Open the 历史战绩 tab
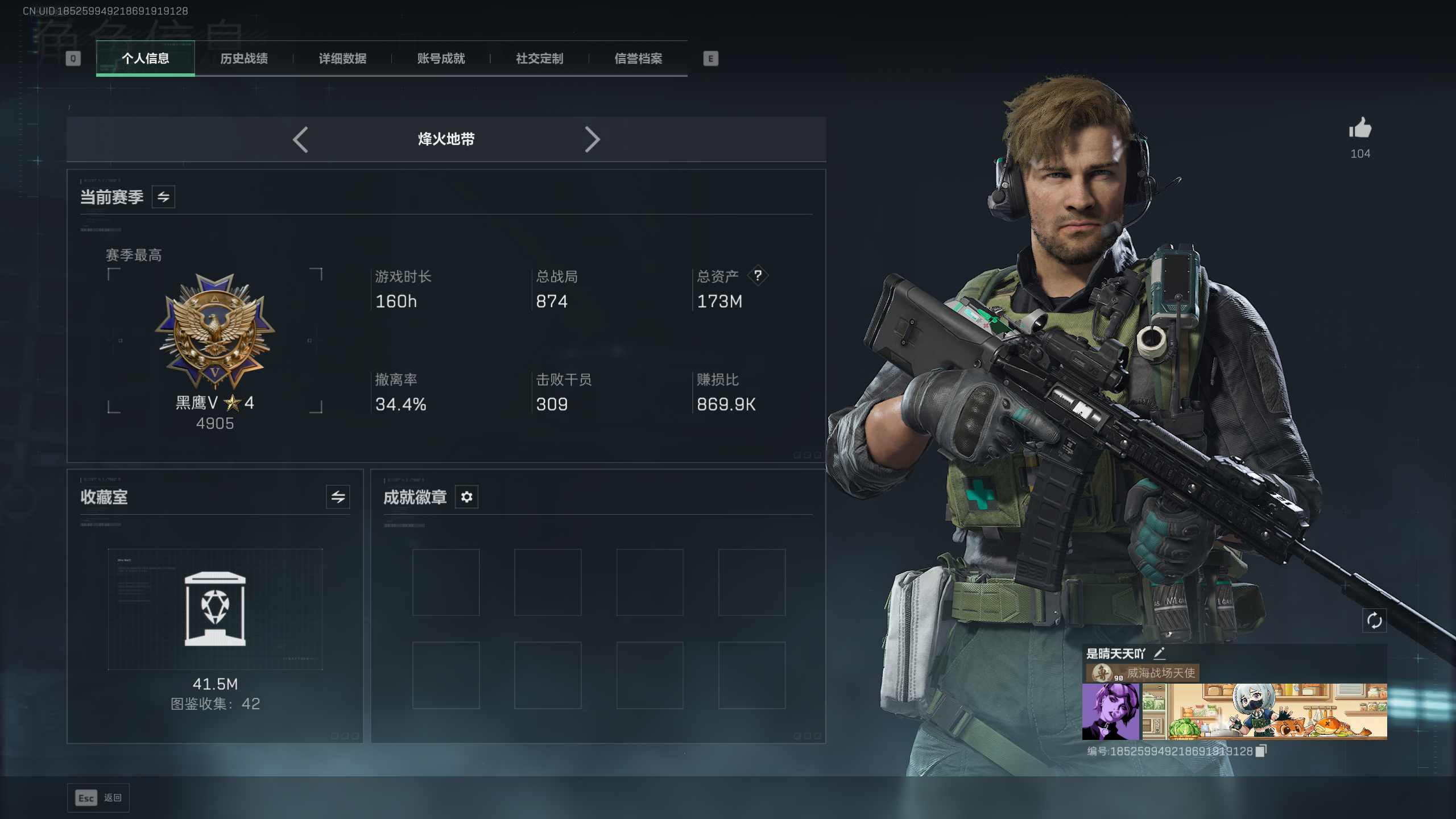The height and width of the screenshot is (819, 1456). click(244, 59)
